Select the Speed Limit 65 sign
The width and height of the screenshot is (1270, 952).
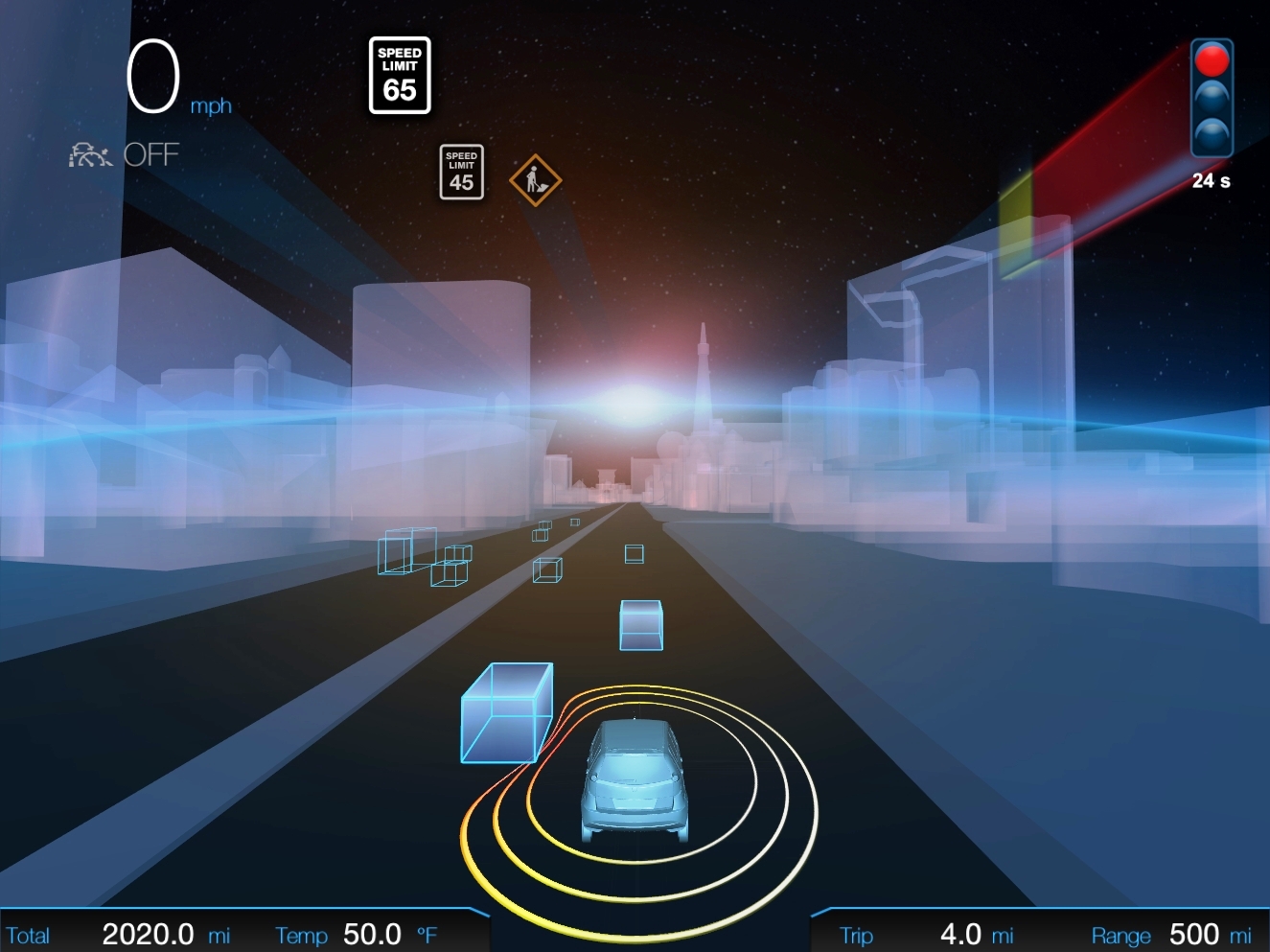[400, 76]
